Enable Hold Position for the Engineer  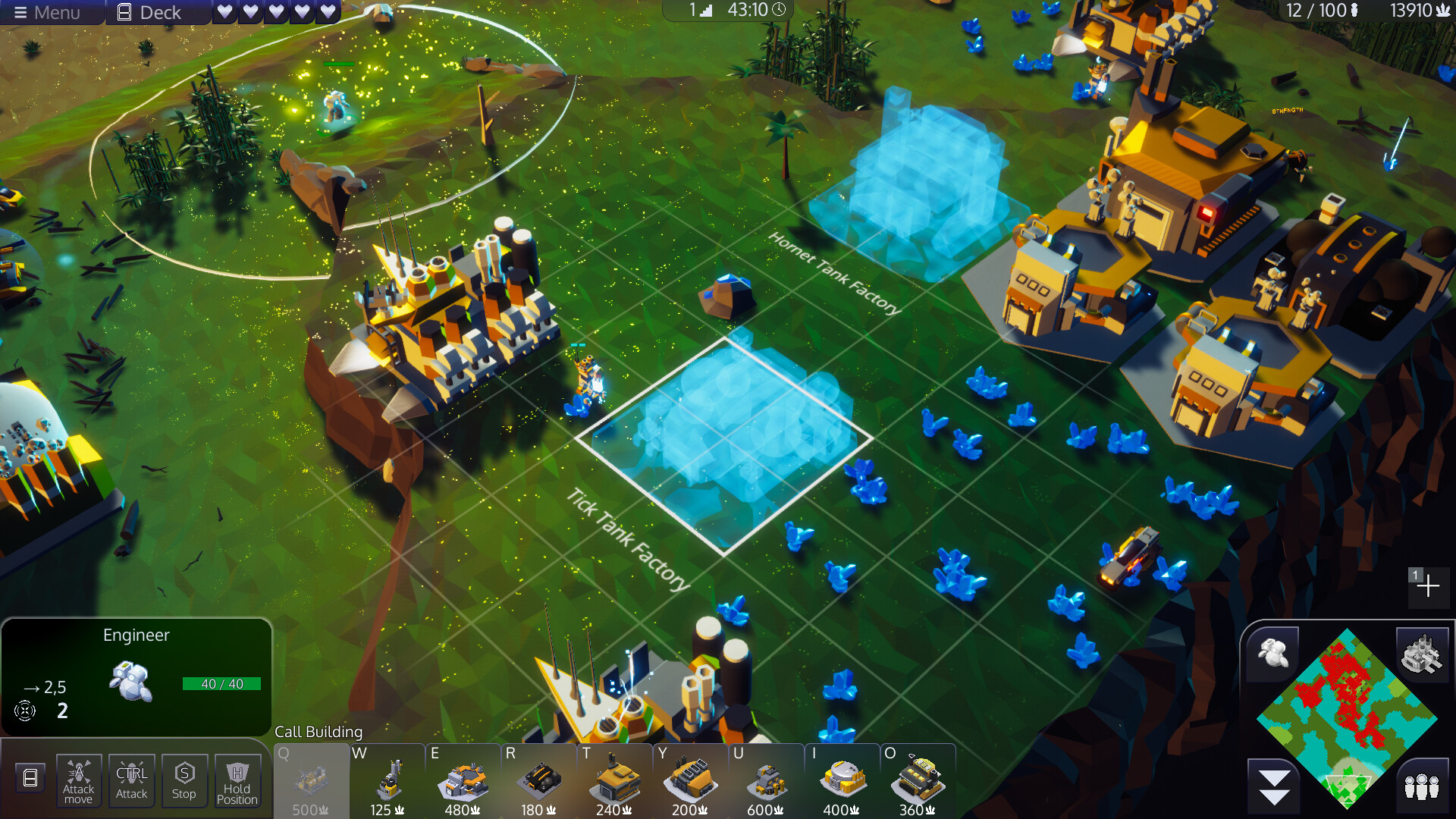[x=238, y=780]
